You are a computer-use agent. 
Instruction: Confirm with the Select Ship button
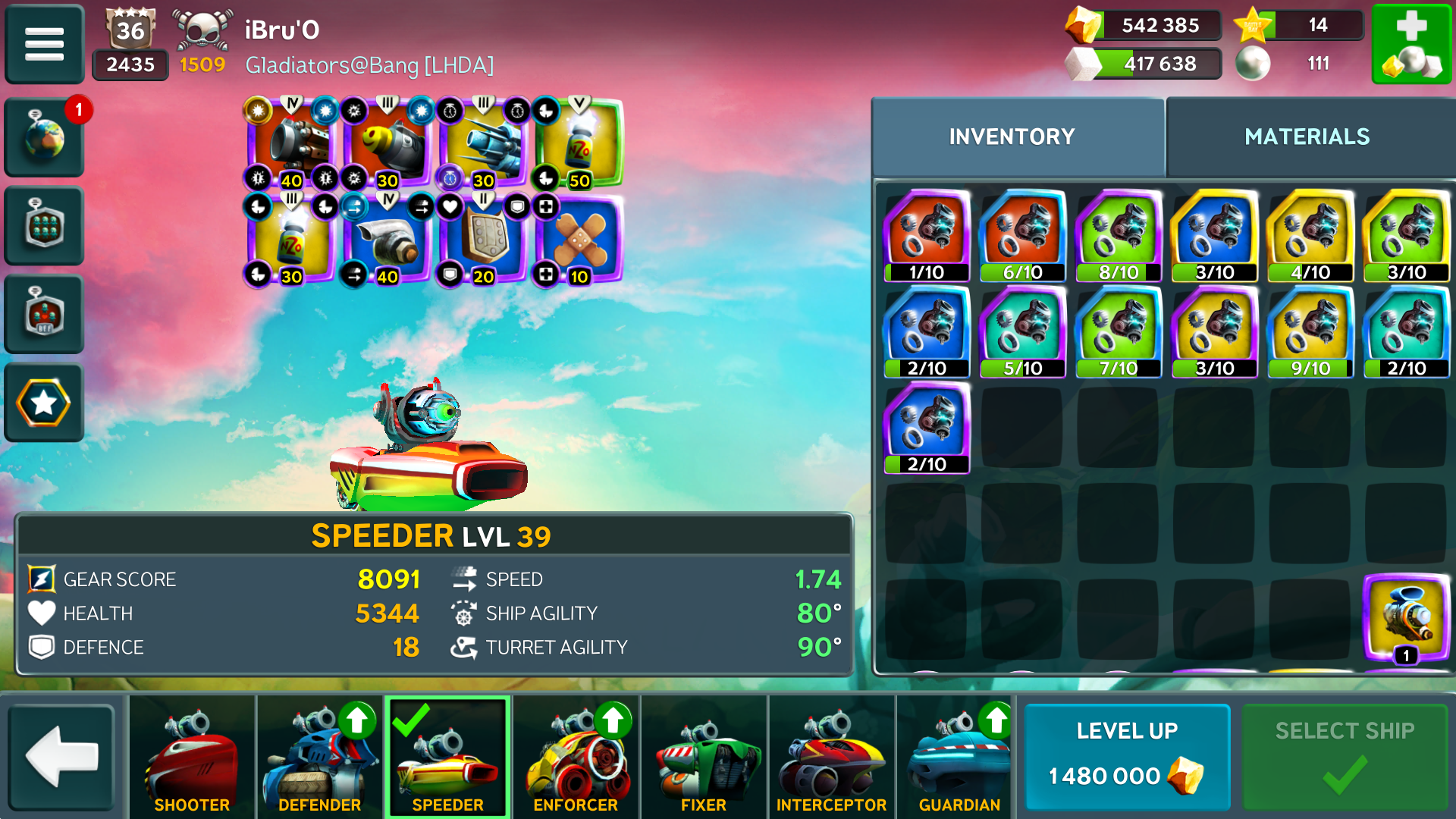(x=1345, y=757)
